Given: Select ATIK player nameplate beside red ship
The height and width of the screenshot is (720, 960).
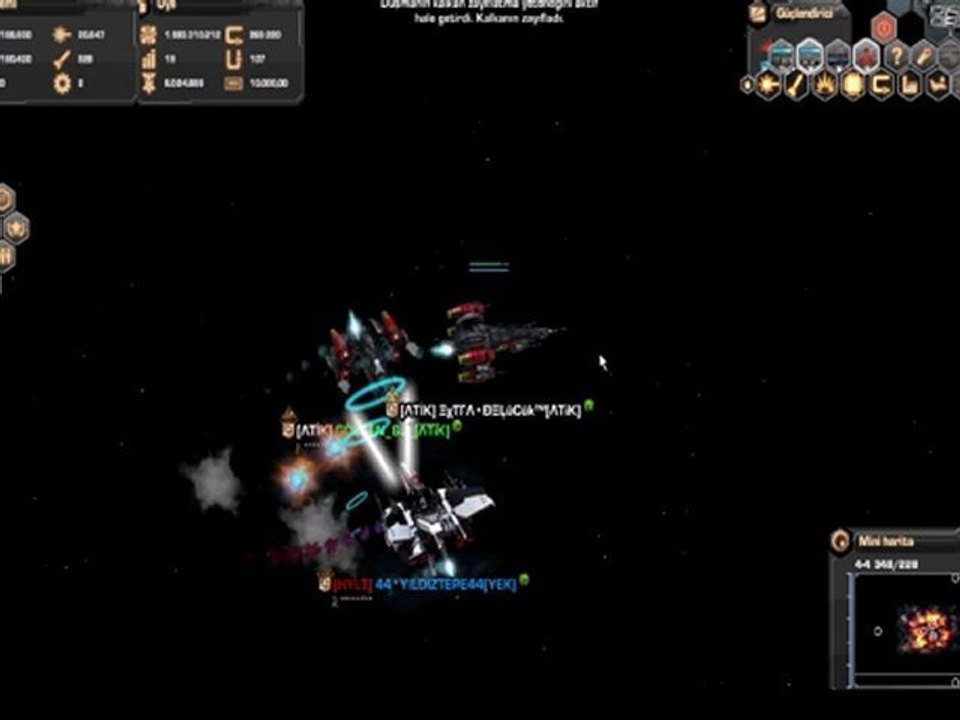Looking at the screenshot, I should pos(490,410).
